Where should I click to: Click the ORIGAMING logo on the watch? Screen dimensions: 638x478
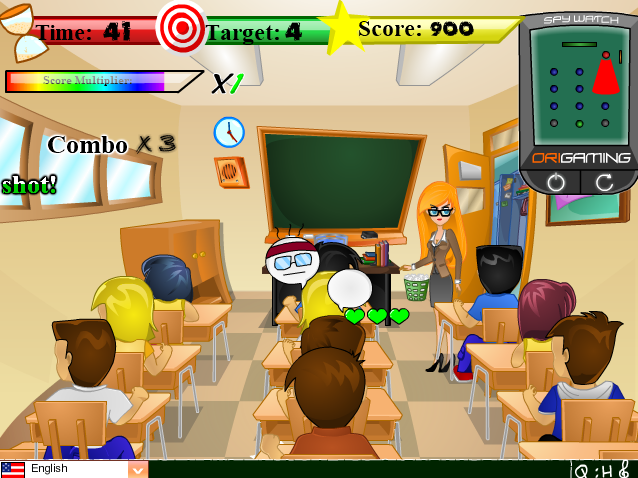click(x=580, y=158)
